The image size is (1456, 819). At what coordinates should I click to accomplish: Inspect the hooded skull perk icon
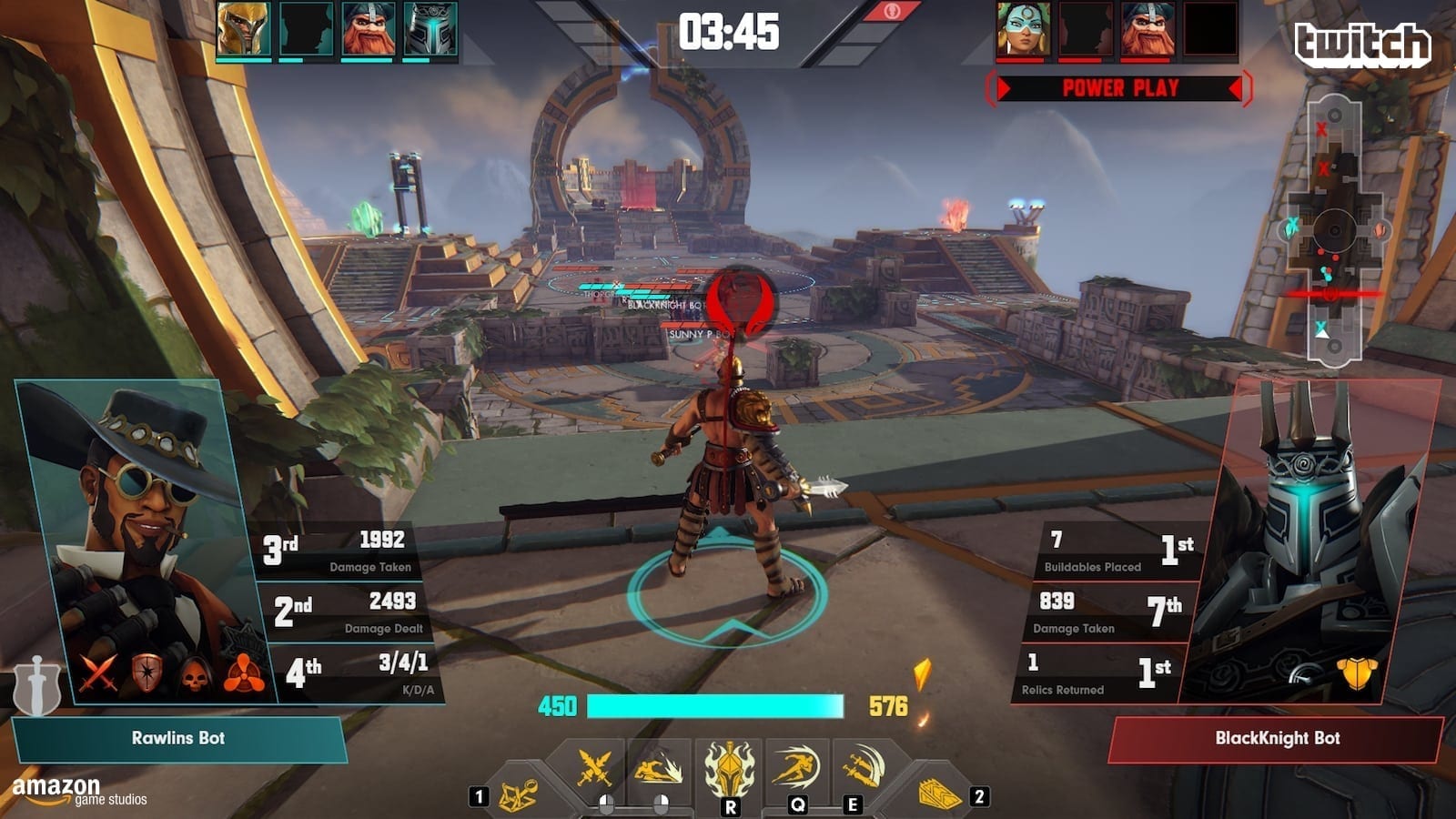pyautogui.click(x=196, y=675)
